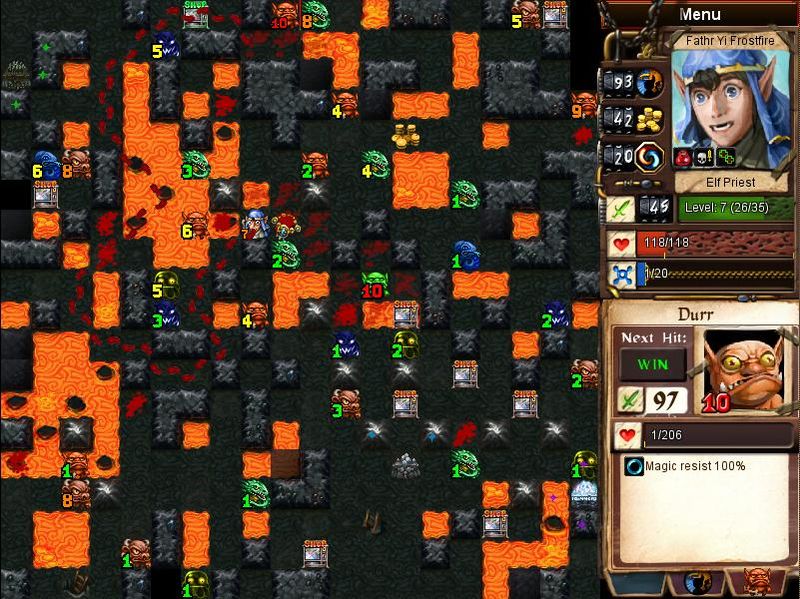
Task: Click the Magic resist trait icon
Action: (634, 466)
